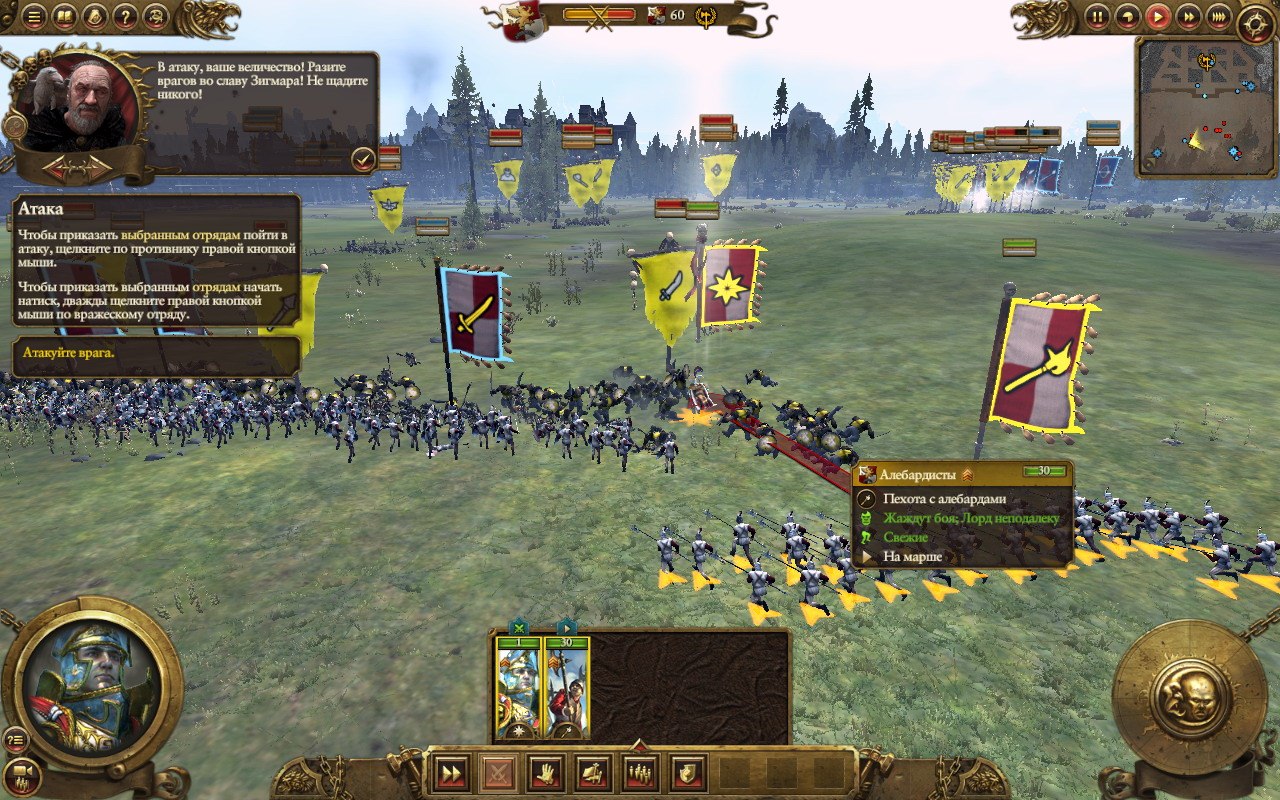Dismiss advisor message with the checkmark
Image resolution: width=1280 pixels, height=800 pixels.
click(362, 158)
